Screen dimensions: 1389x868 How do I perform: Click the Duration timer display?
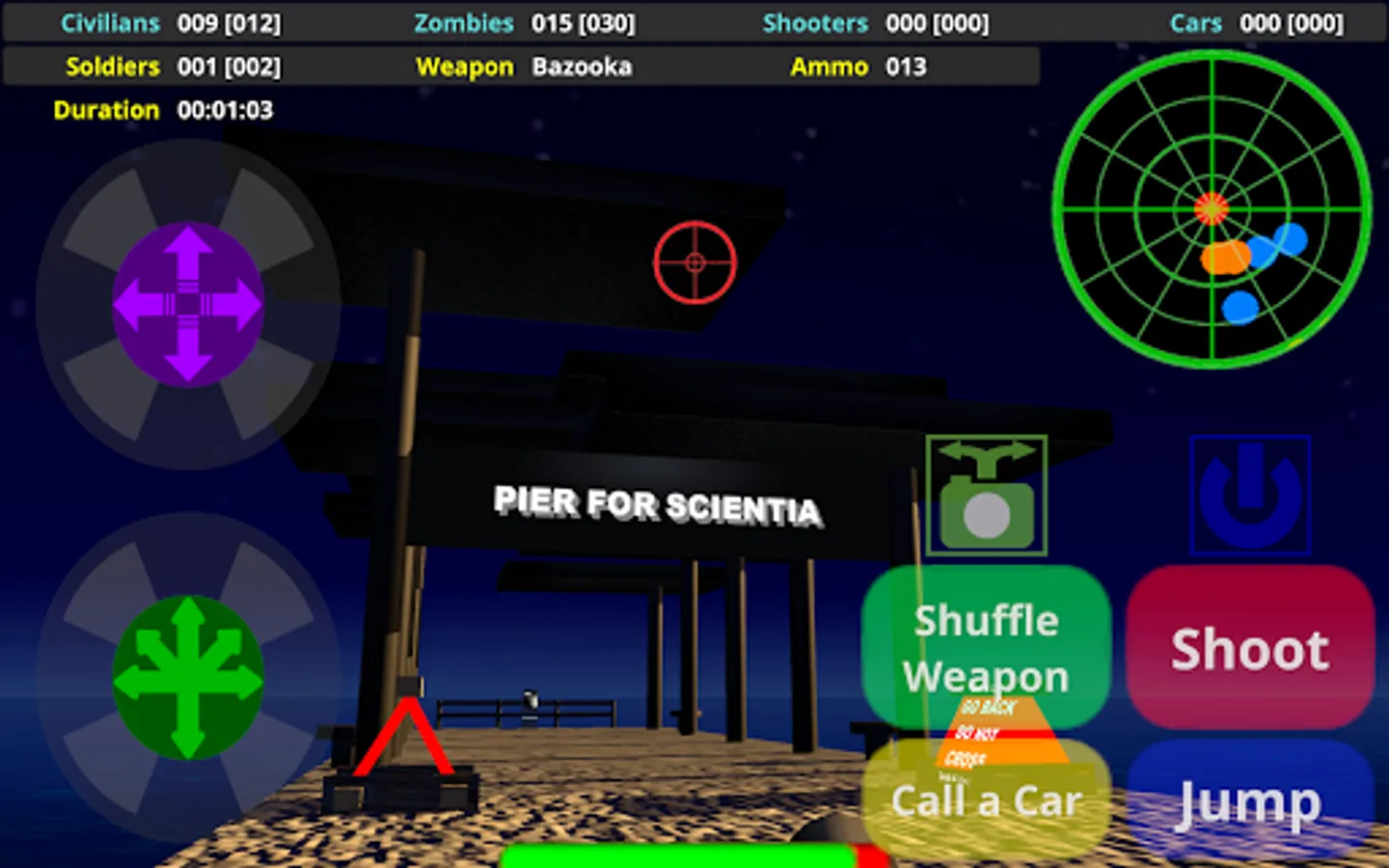coord(164,109)
